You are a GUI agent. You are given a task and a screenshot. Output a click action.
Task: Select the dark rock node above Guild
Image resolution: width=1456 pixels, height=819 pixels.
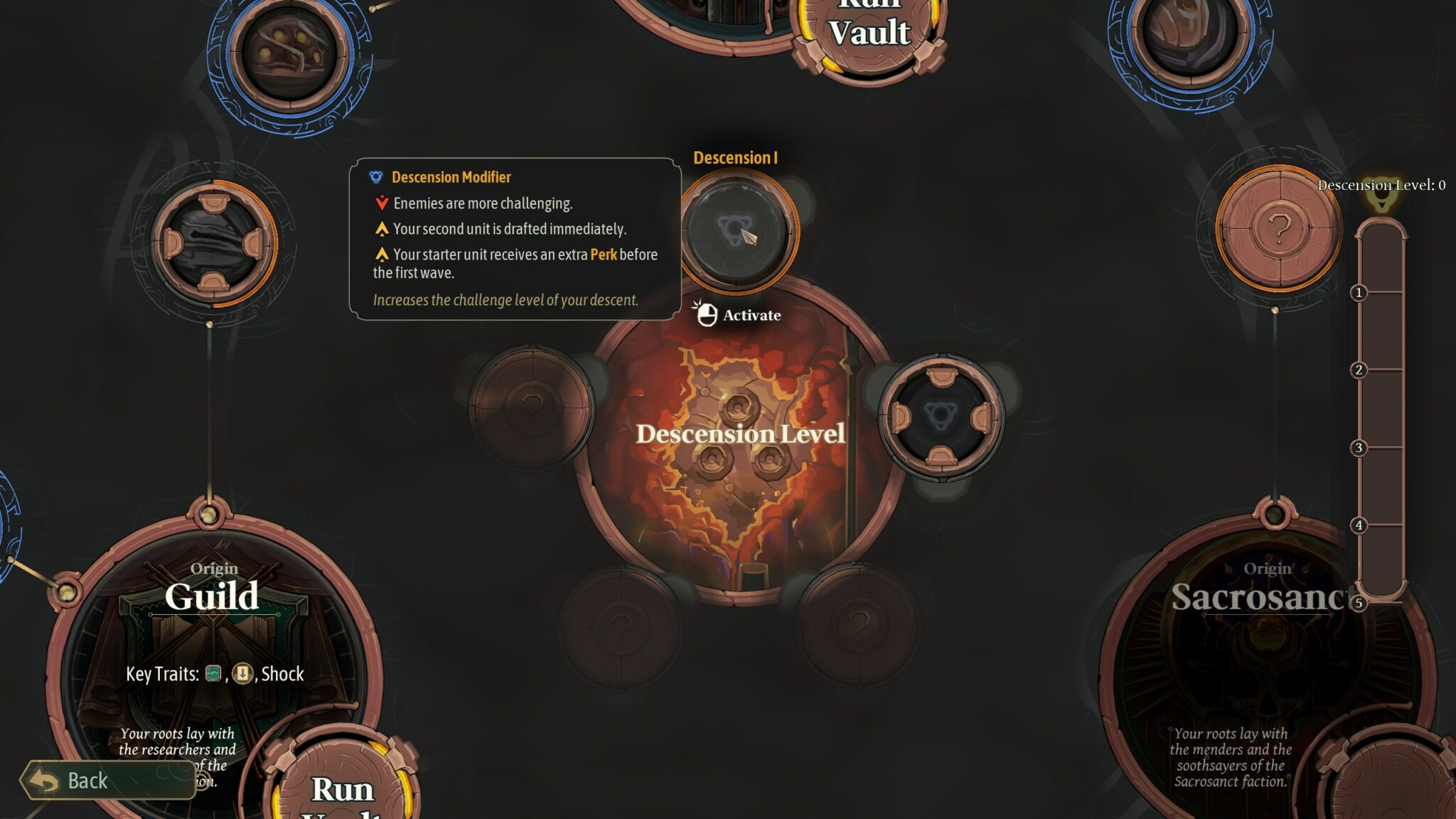point(213,243)
